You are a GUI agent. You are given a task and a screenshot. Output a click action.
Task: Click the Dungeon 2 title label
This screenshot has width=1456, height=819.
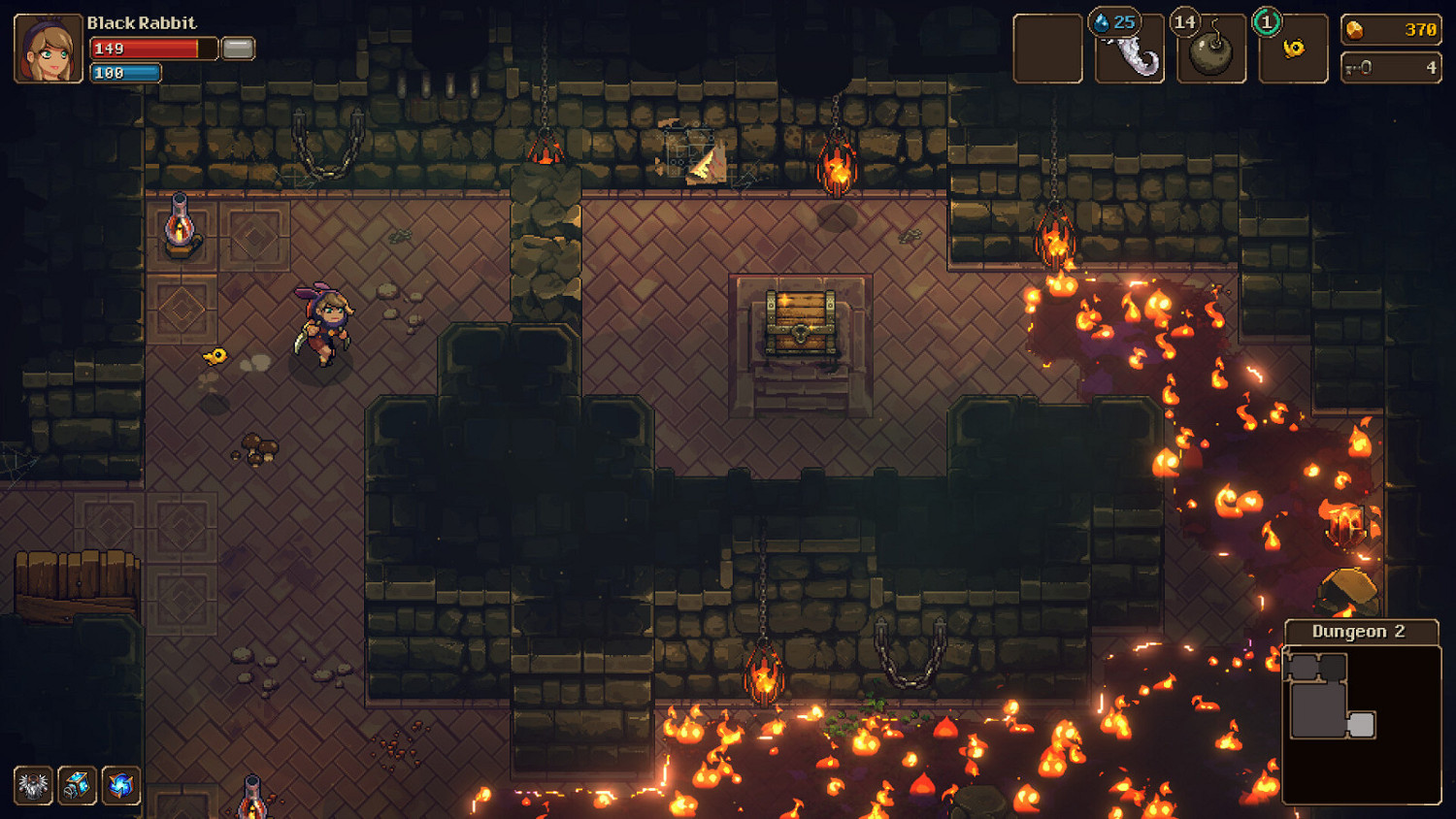[1360, 631]
